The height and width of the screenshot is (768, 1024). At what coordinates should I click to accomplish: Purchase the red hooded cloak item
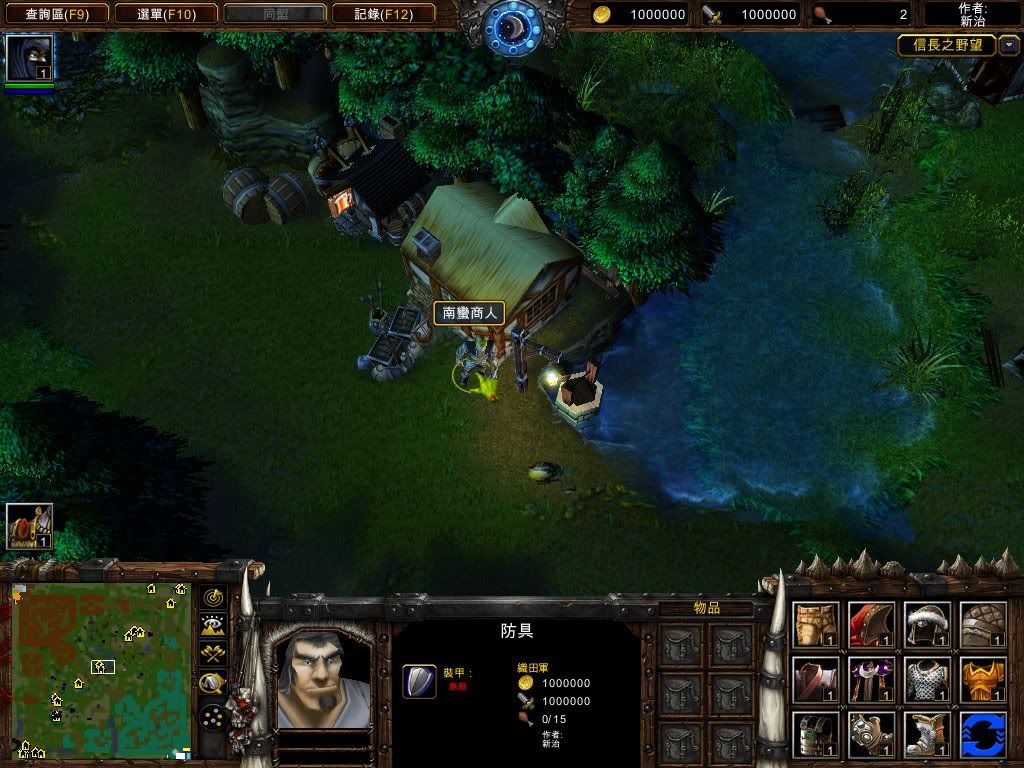pos(871,624)
